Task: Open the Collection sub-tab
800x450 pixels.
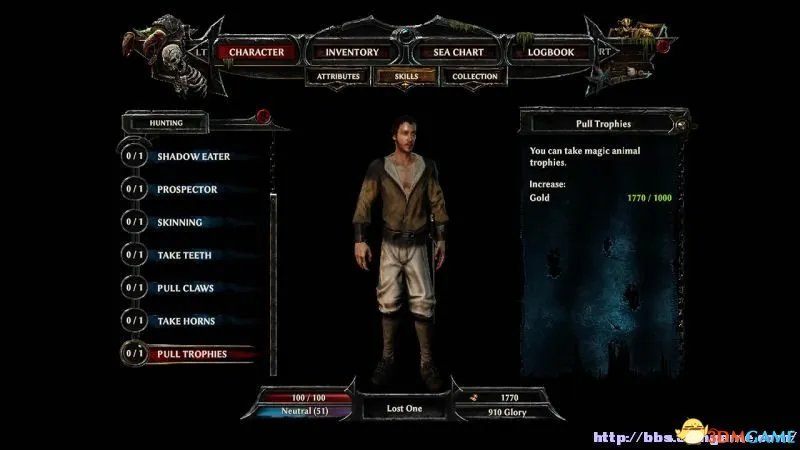Action: coord(474,76)
